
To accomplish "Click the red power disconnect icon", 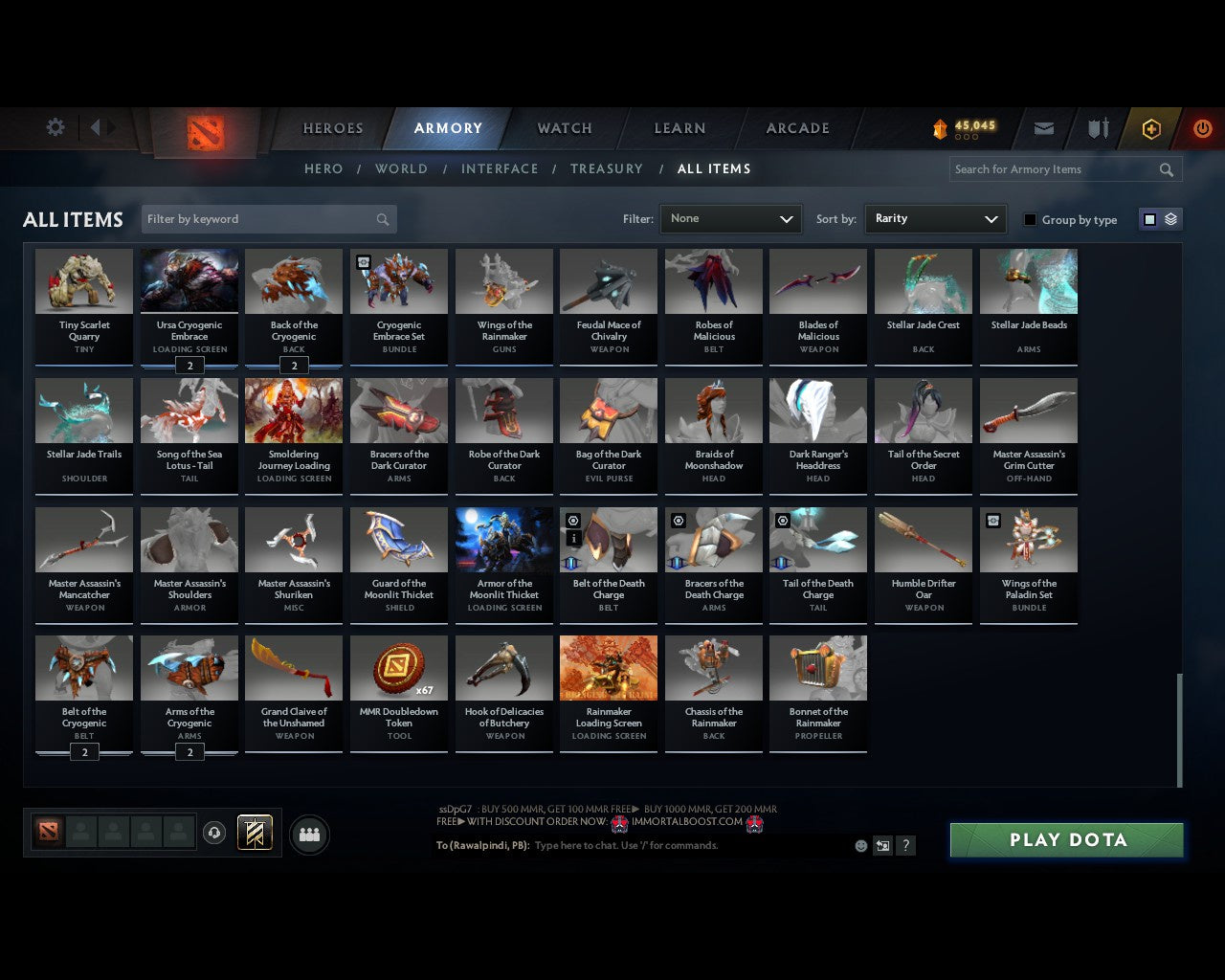I will (x=1202, y=127).
